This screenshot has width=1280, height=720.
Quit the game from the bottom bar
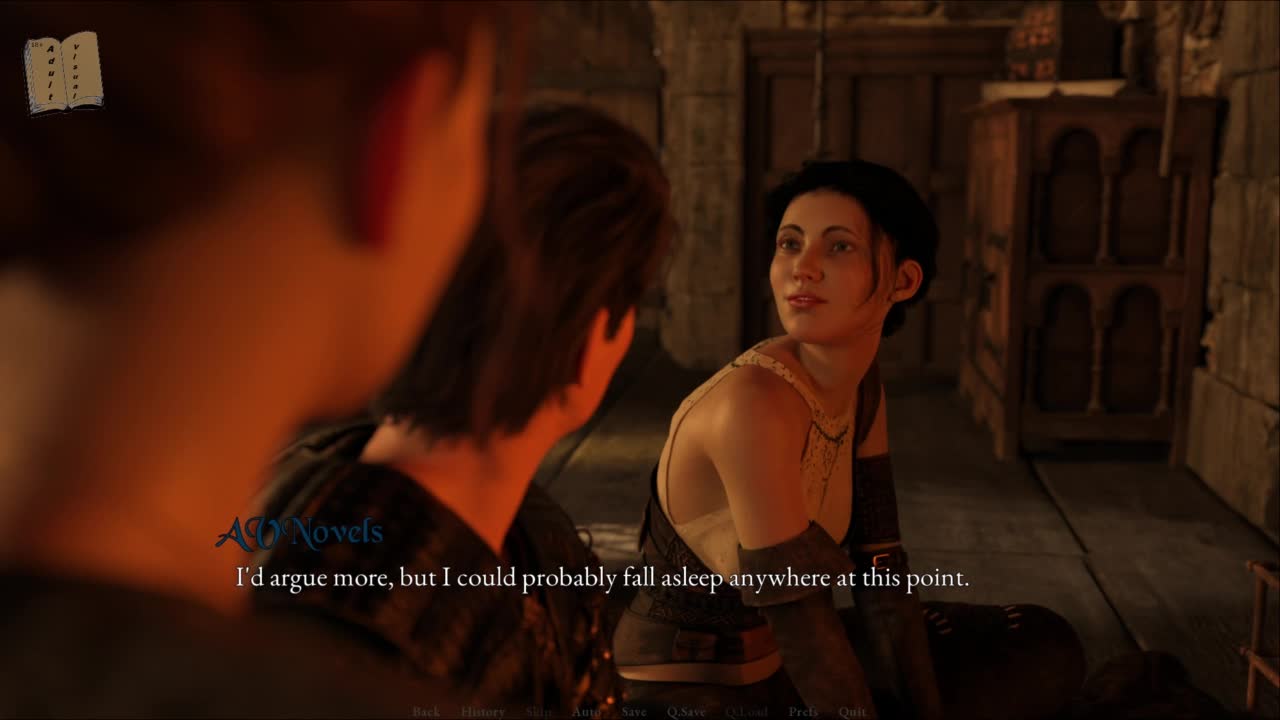(x=852, y=712)
